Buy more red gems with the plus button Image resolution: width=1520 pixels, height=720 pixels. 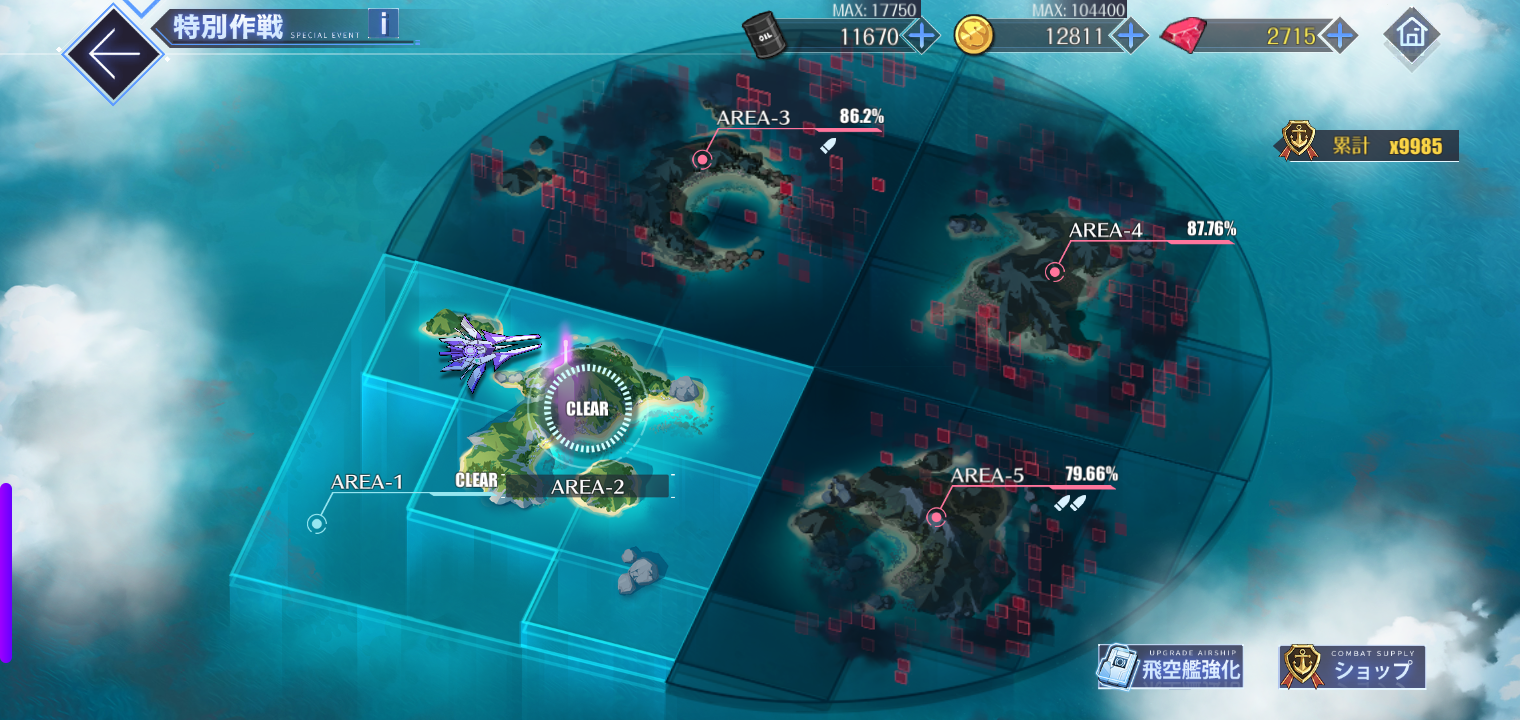click(x=1339, y=37)
